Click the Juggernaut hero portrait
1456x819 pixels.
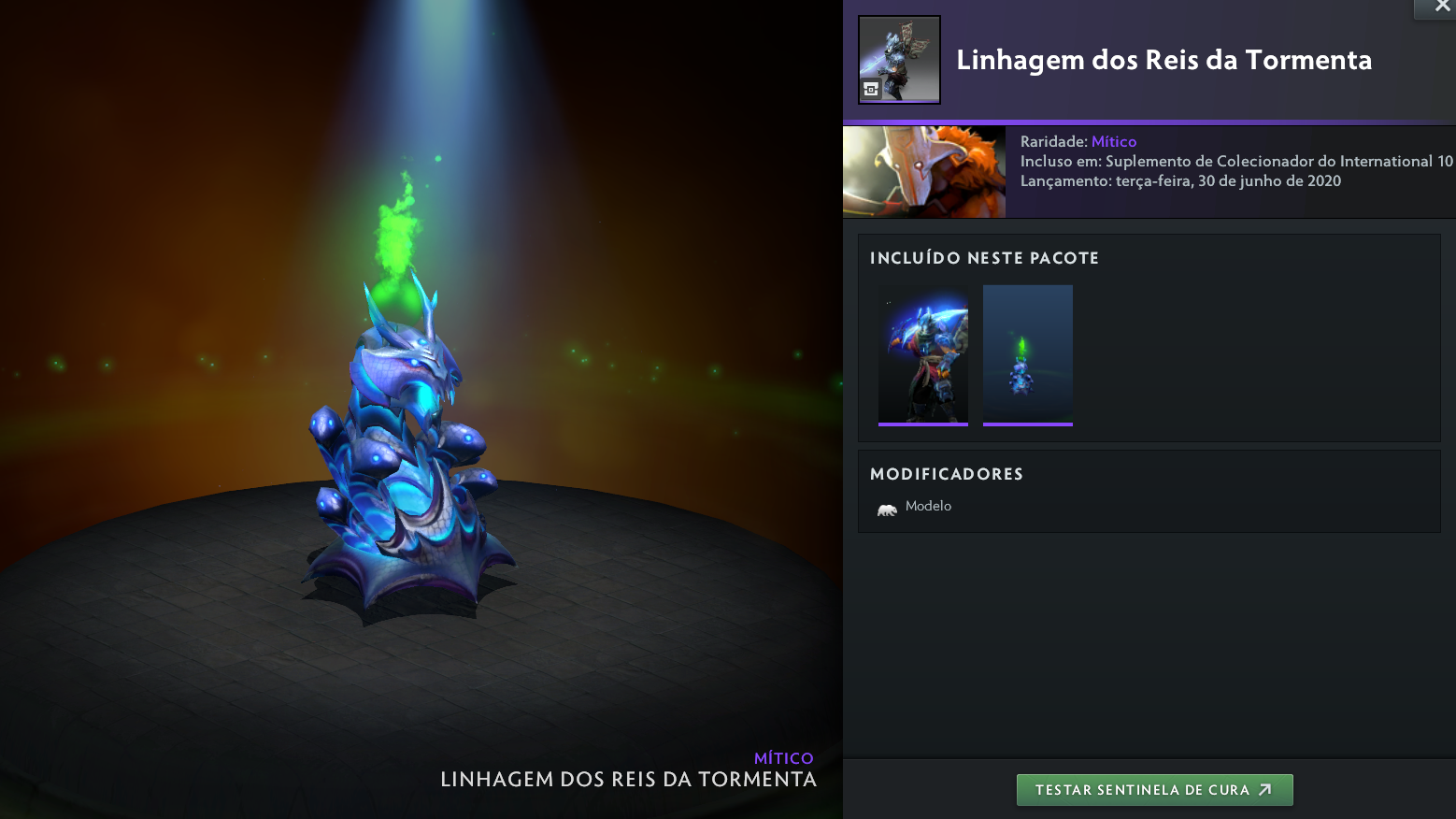point(924,172)
